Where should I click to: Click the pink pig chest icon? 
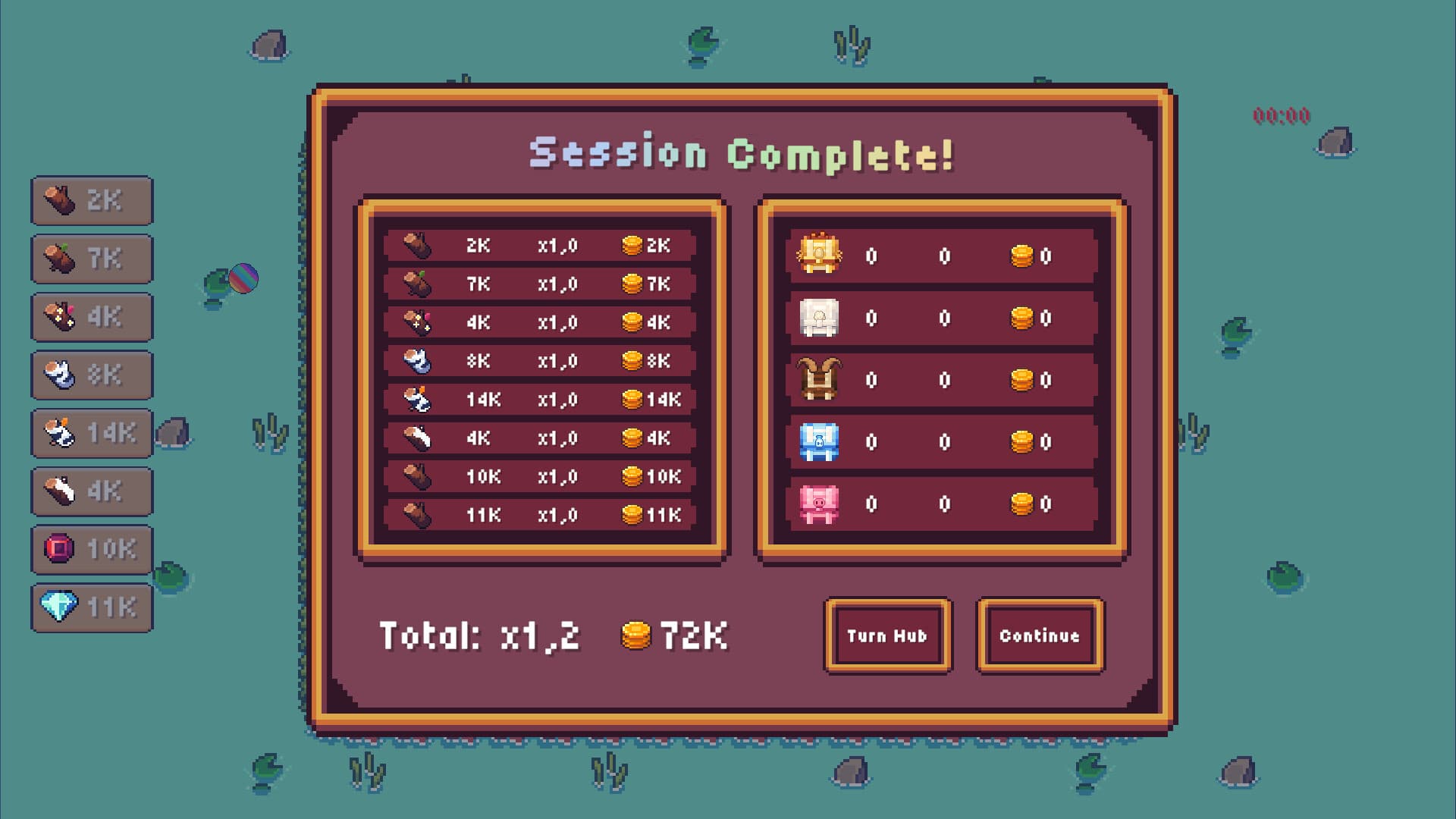pyautogui.click(x=819, y=502)
